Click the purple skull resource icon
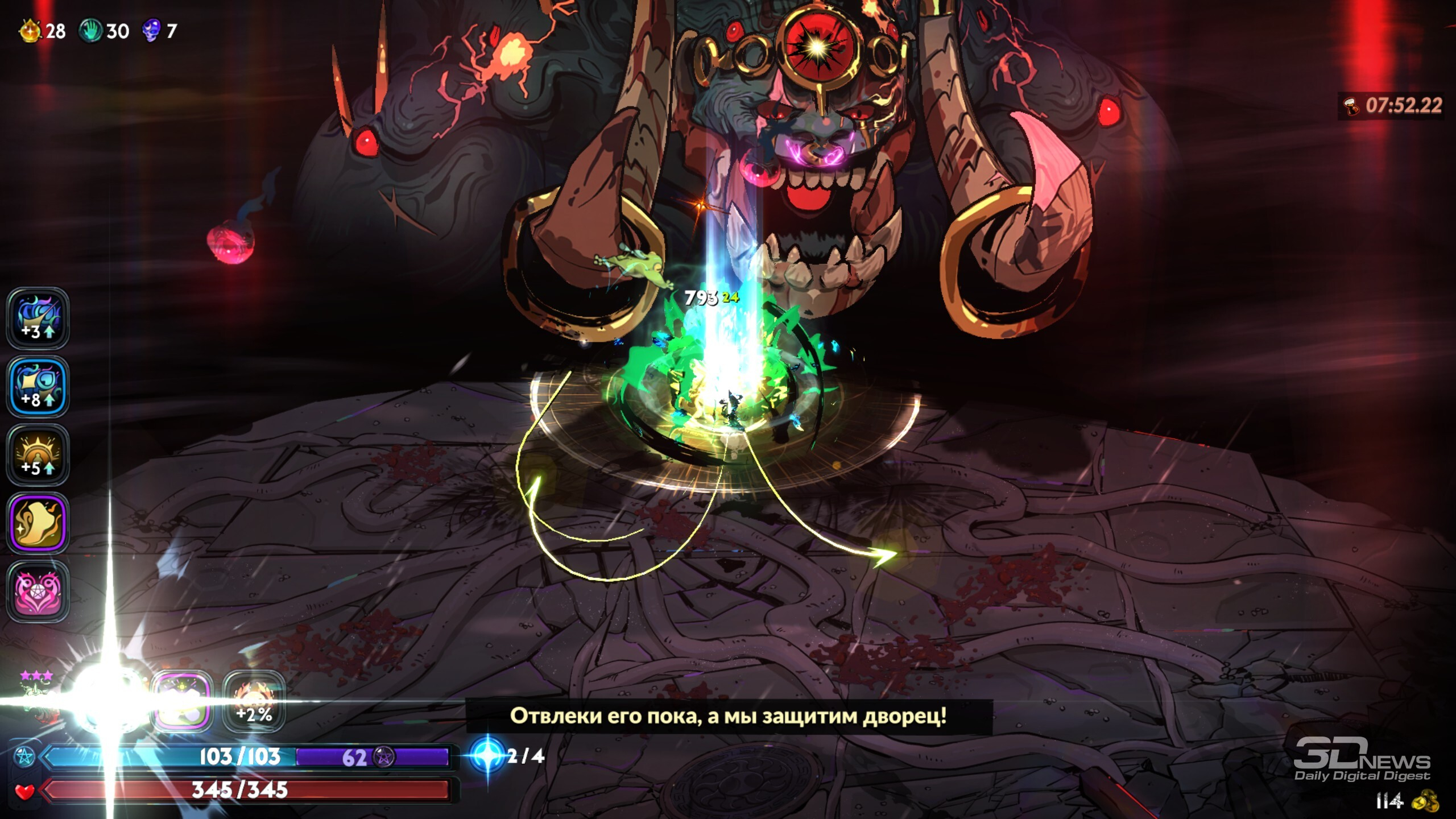This screenshot has height=819, width=1456. (x=151, y=31)
